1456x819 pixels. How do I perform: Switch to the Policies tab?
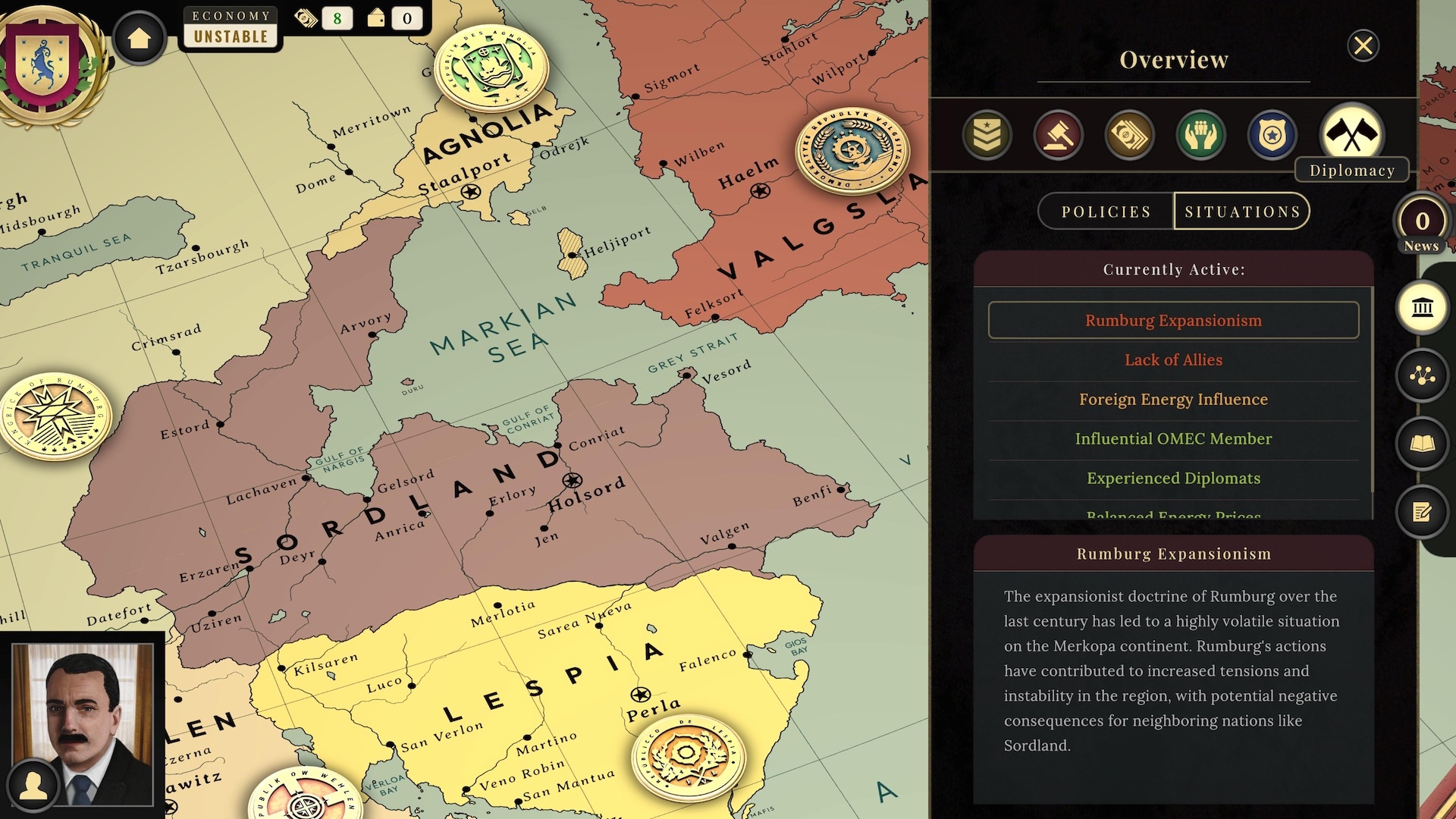[x=1104, y=211]
